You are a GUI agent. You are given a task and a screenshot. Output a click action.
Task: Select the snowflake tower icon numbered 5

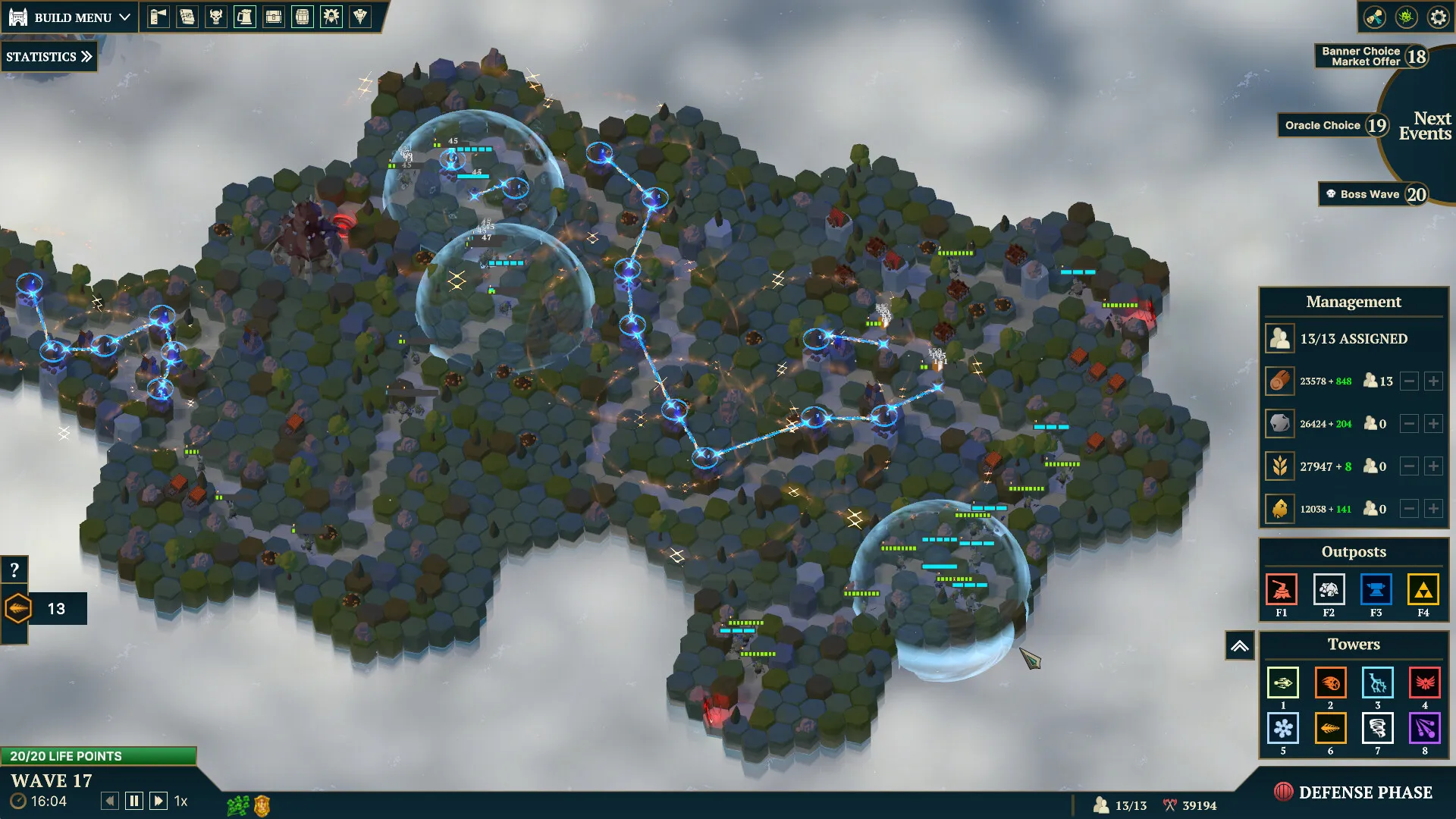click(1283, 728)
